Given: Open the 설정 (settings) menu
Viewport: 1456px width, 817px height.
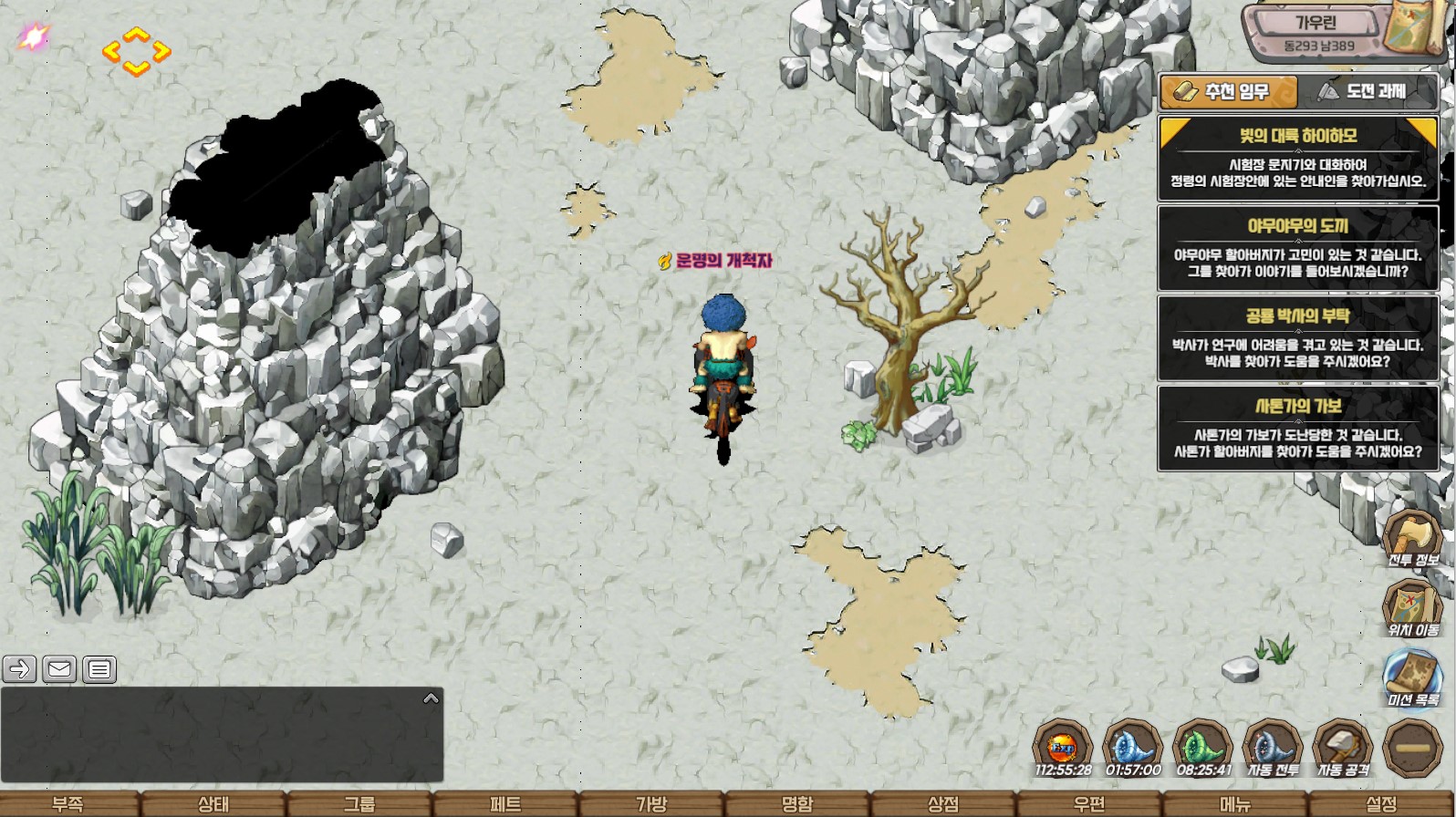Looking at the screenshot, I should 1381,803.
